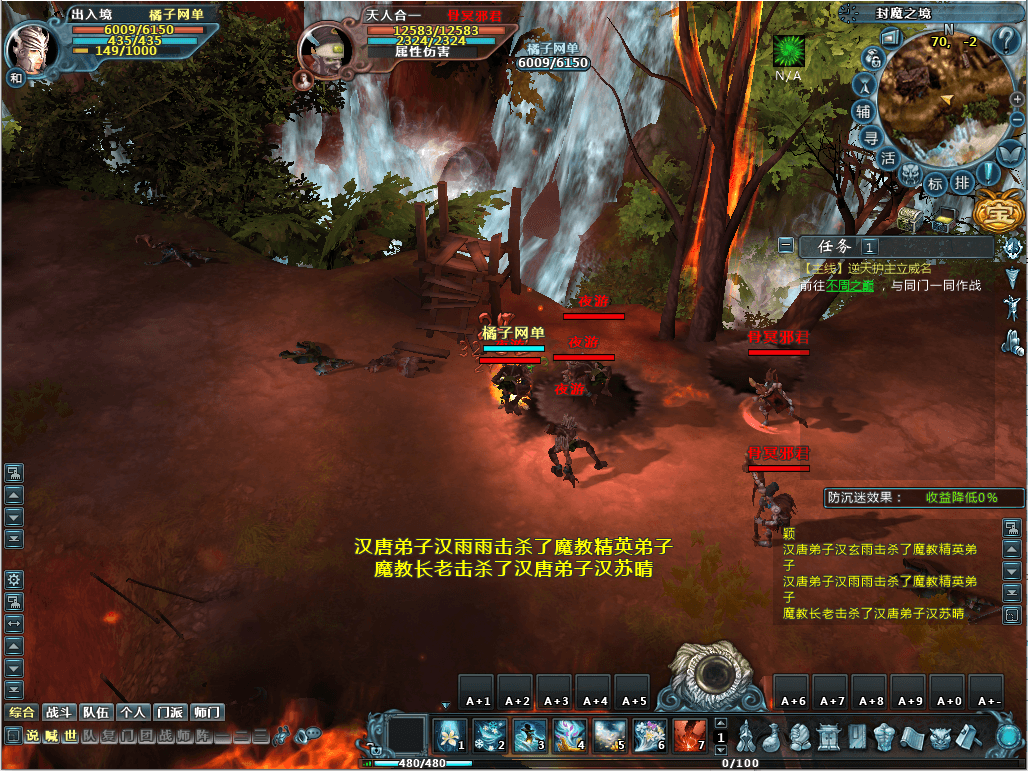Viewport: 1028px width, 771px height.
Task: Open the 排 ranking button under minimap
Action: tap(961, 183)
